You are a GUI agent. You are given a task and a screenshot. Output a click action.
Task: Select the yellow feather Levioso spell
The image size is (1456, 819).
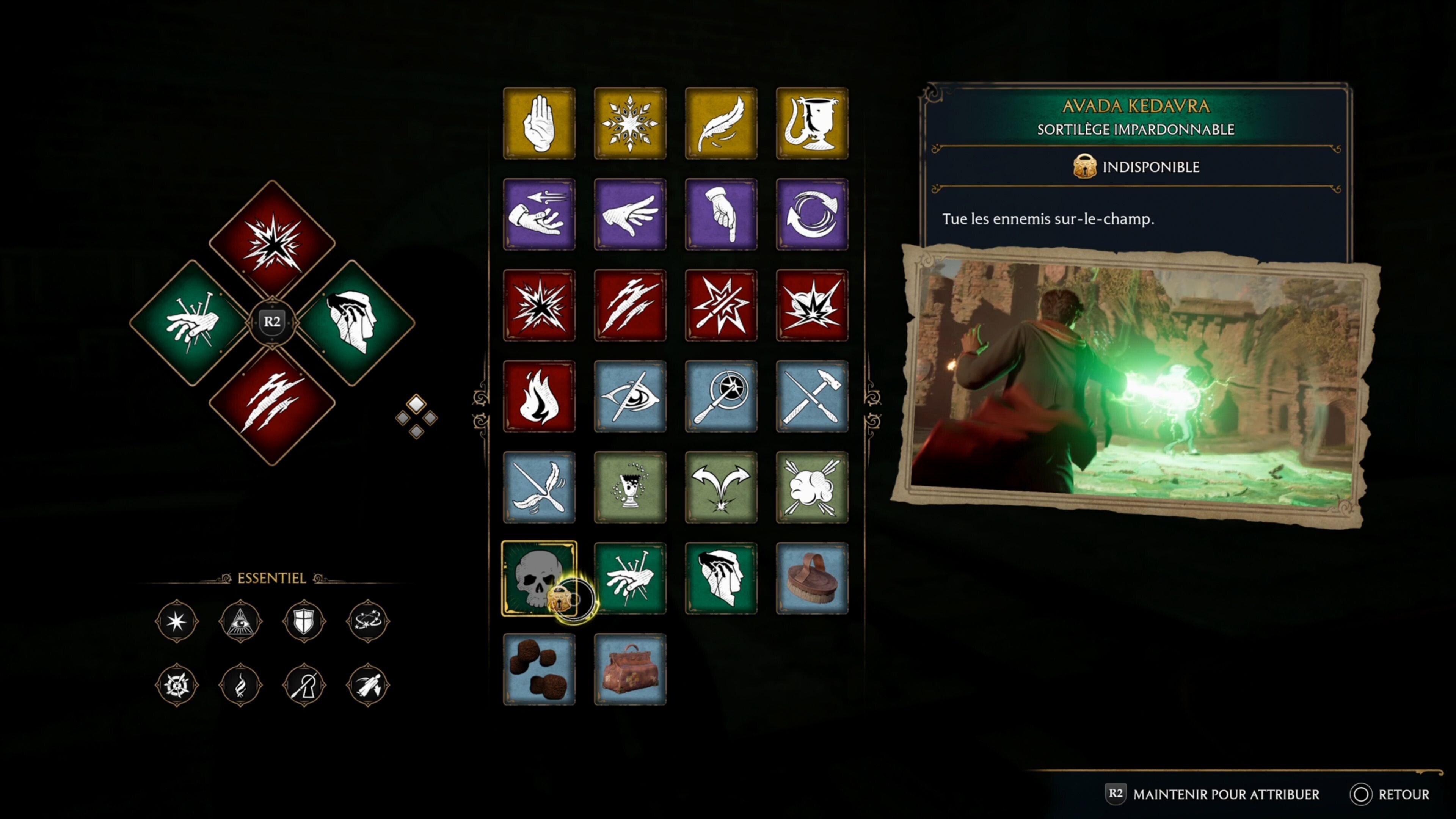coord(721,123)
